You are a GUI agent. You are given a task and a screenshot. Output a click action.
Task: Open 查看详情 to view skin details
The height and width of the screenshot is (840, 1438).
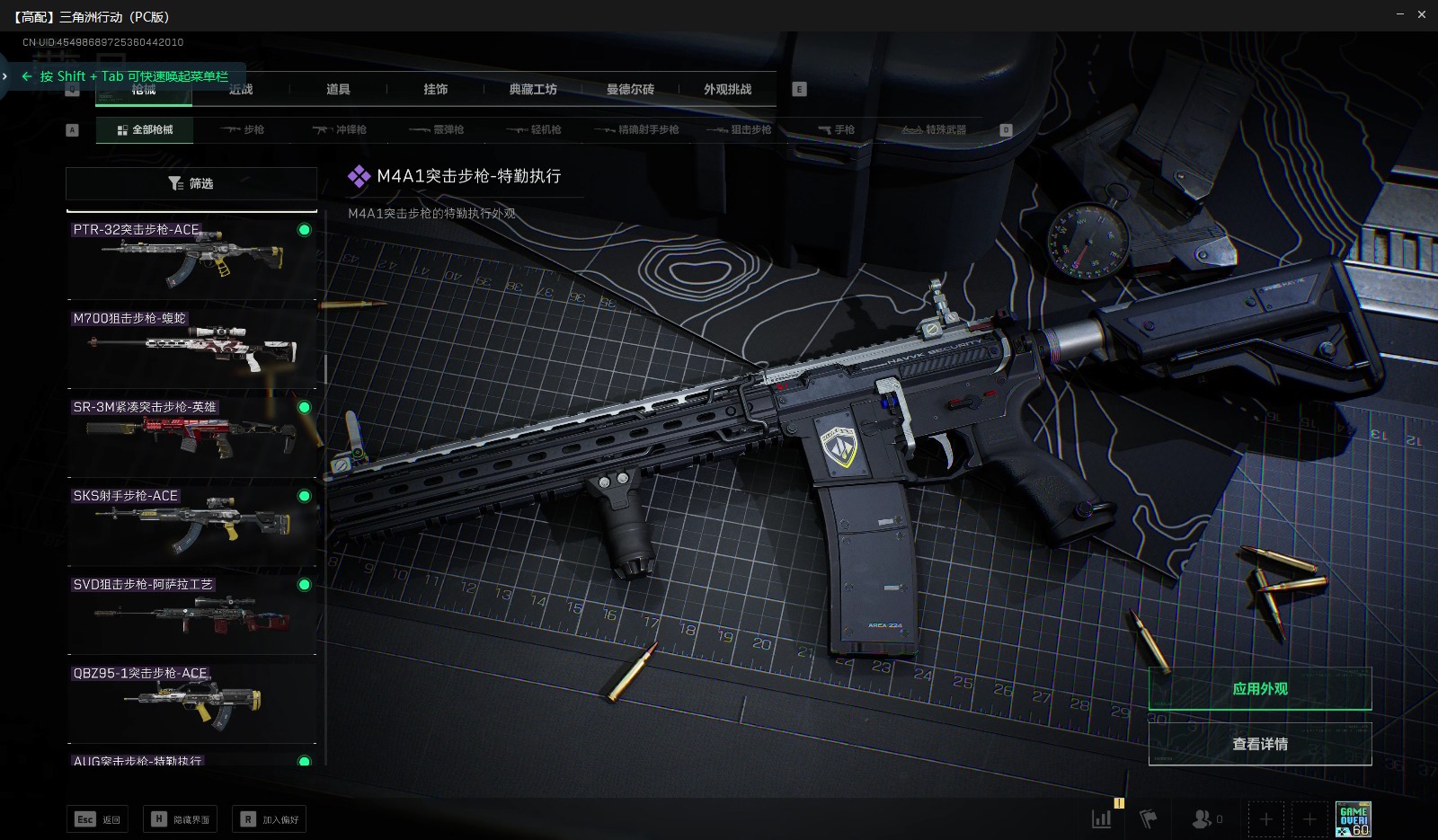1259,744
